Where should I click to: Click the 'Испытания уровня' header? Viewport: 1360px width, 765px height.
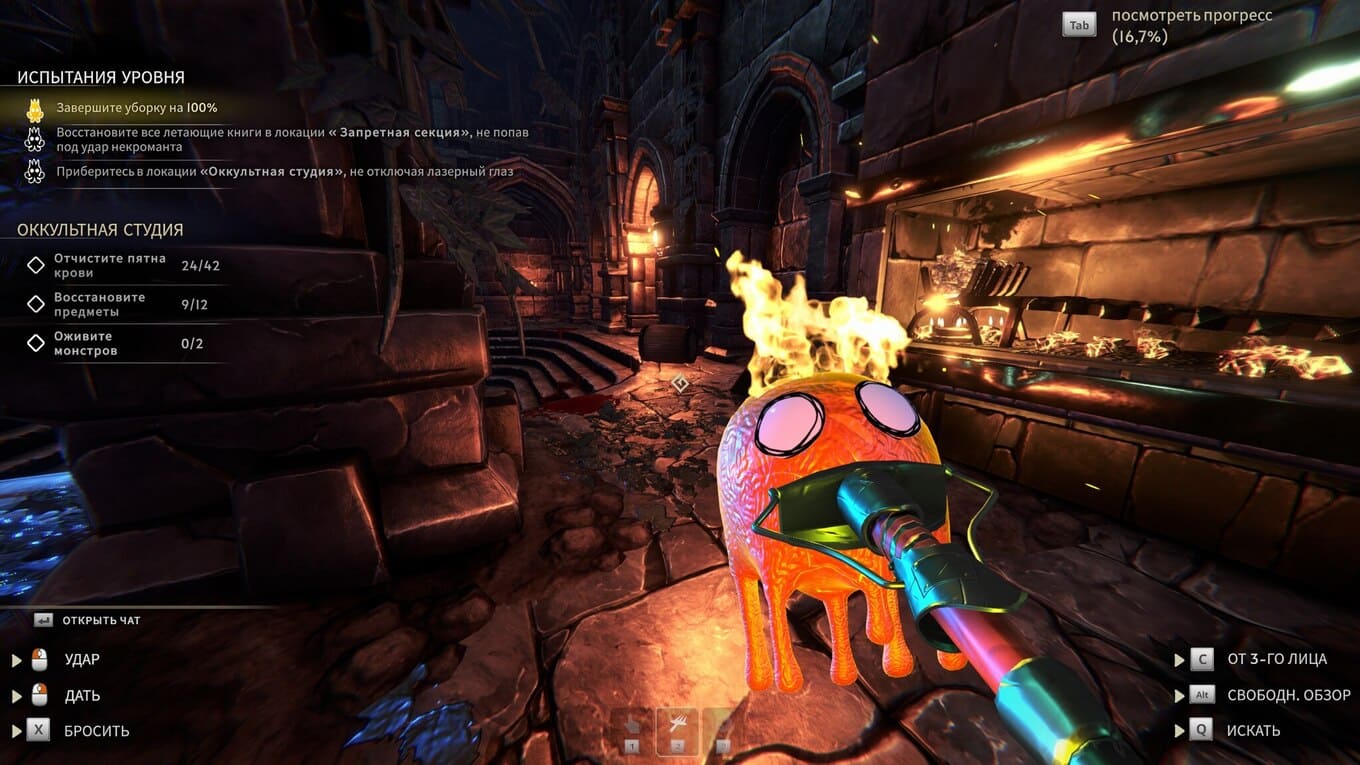point(101,78)
